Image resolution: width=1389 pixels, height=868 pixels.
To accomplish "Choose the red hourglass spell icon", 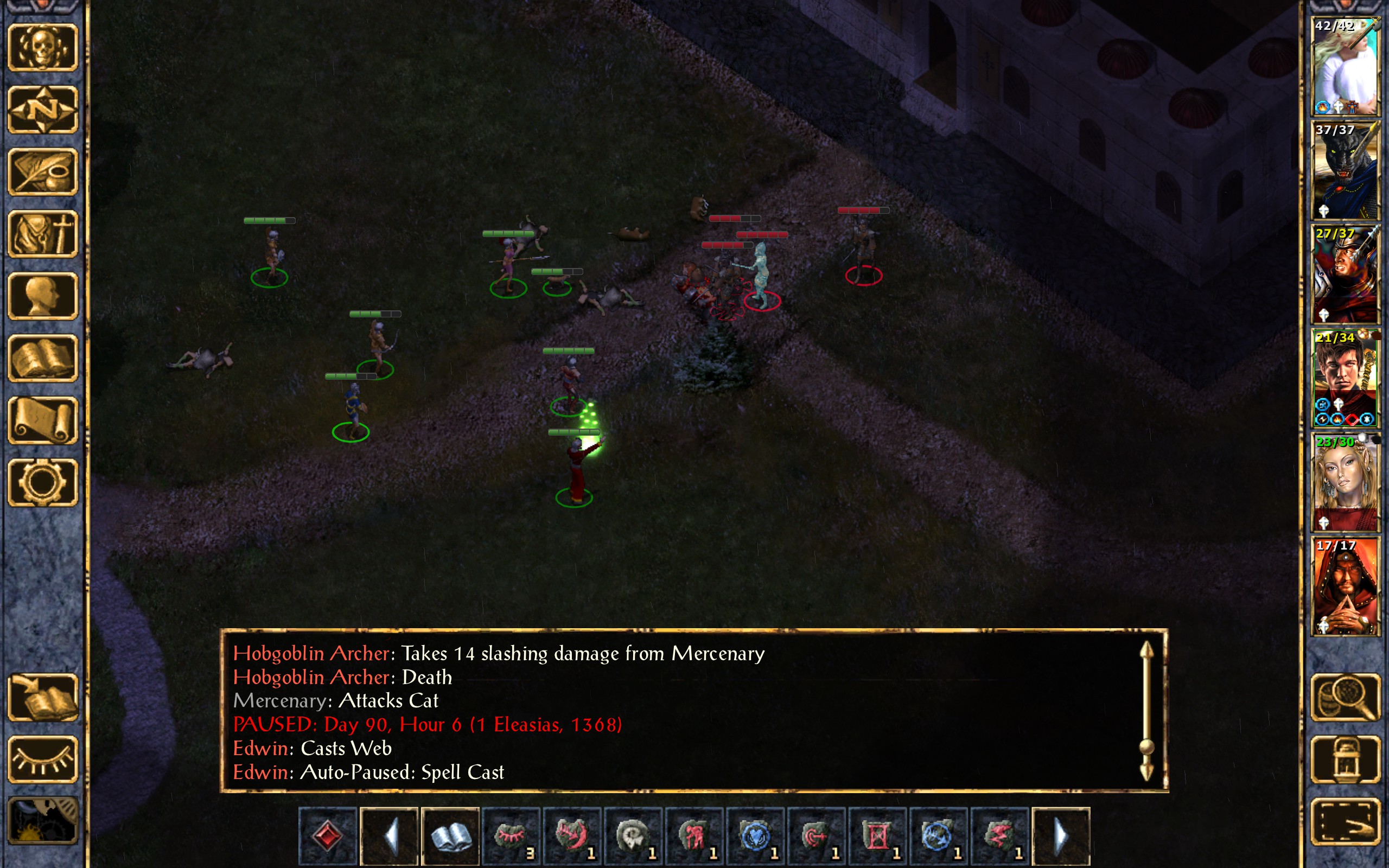I will [877, 836].
